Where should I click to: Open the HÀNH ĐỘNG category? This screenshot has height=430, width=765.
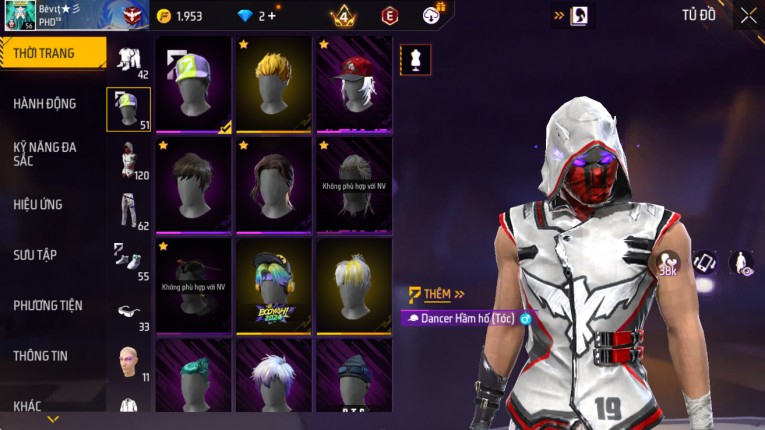click(45, 103)
